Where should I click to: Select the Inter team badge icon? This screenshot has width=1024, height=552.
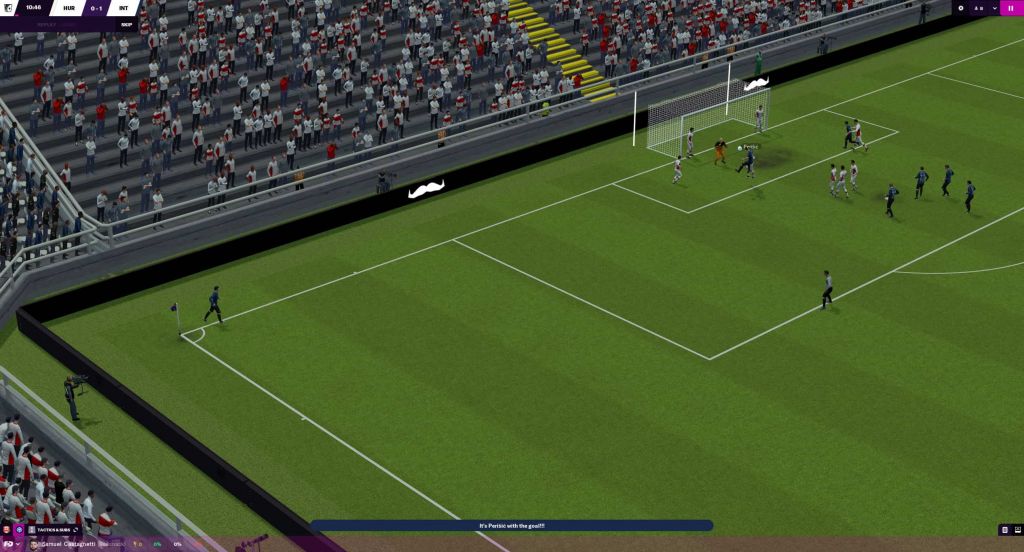click(19, 530)
